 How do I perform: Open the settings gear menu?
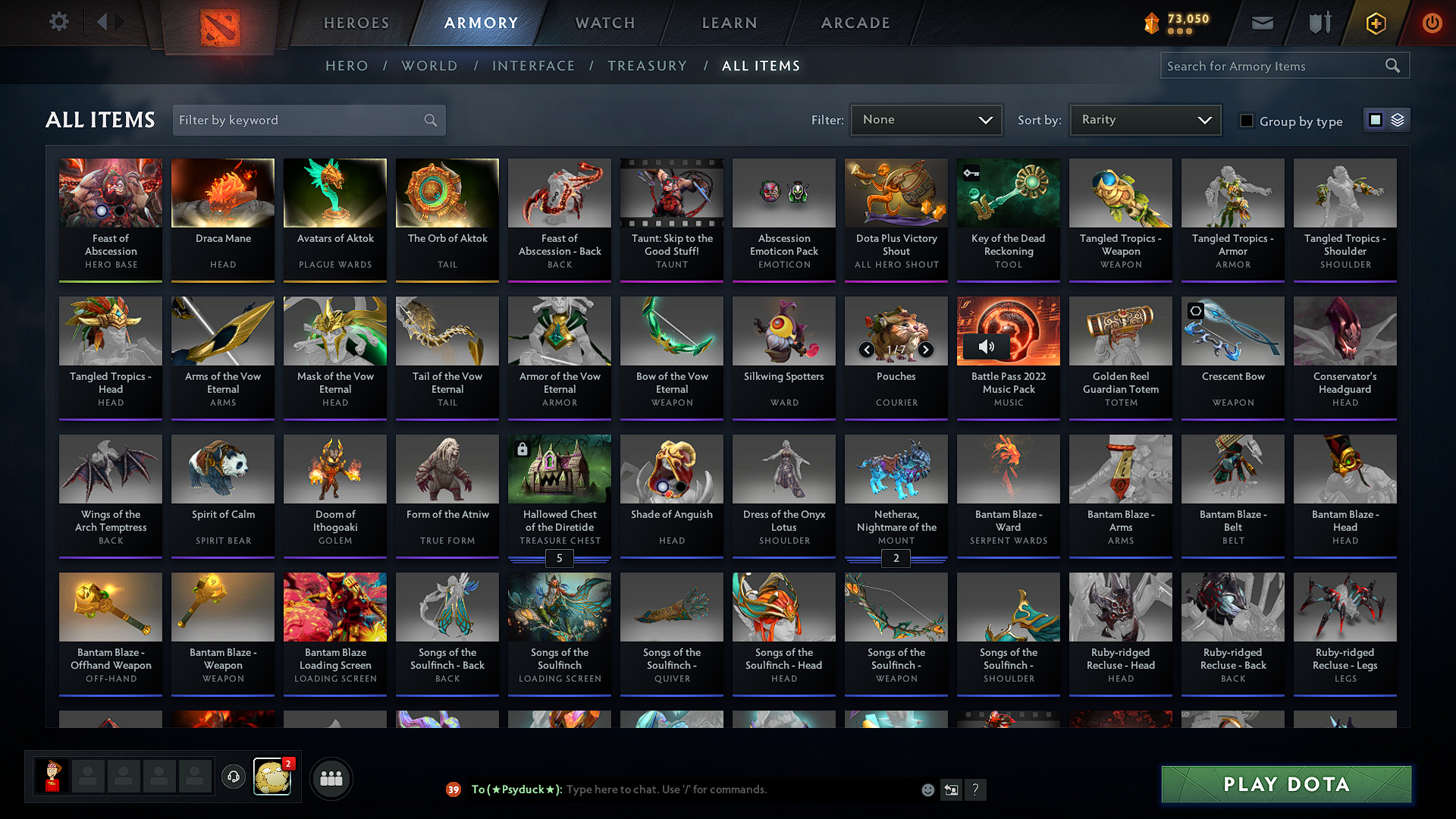point(58,22)
